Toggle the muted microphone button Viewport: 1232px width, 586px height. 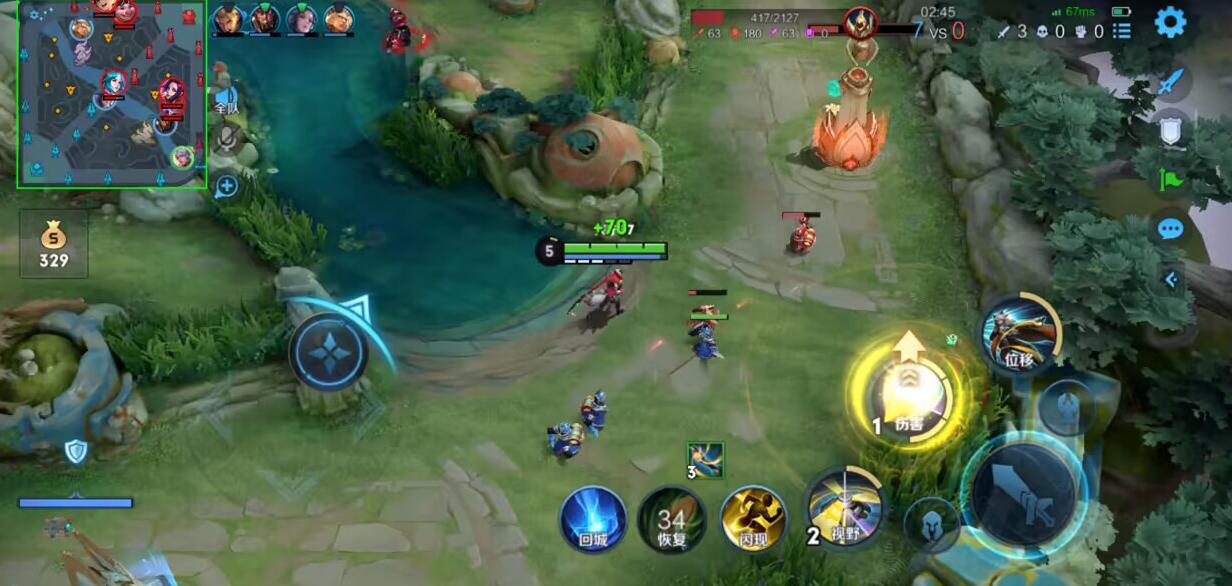point(229,140)
